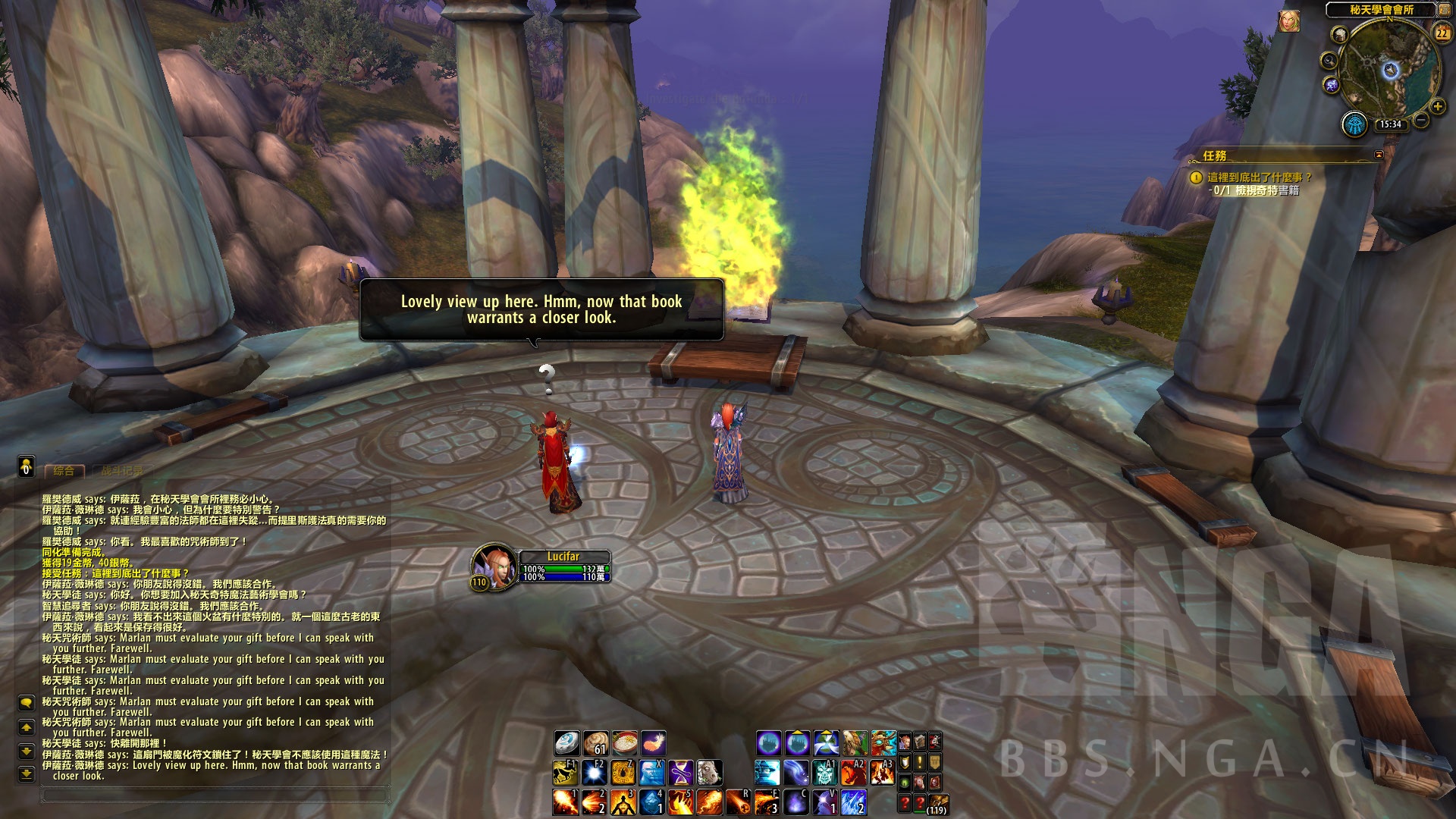Switch to the 战斗记录 combat log tab
The width and height of the screenshot is (1456, 819).
[x=121, y=471]
